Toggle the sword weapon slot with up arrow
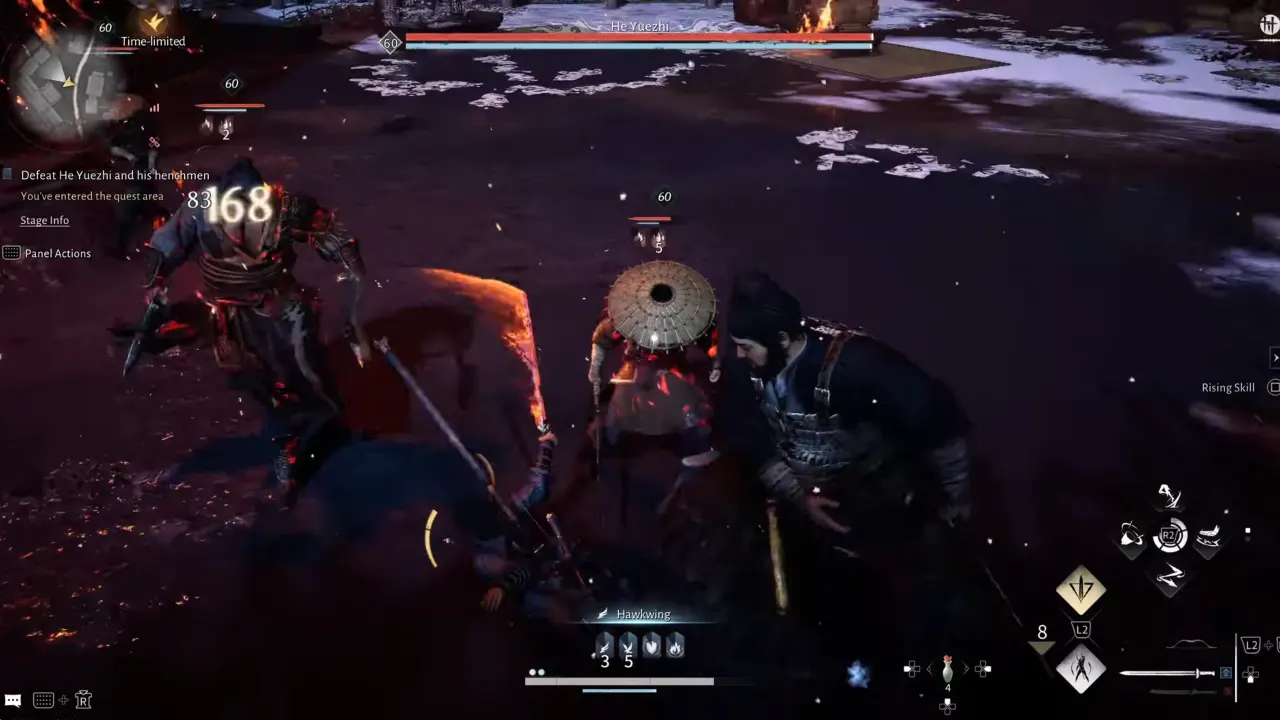 pos(1224,671)
